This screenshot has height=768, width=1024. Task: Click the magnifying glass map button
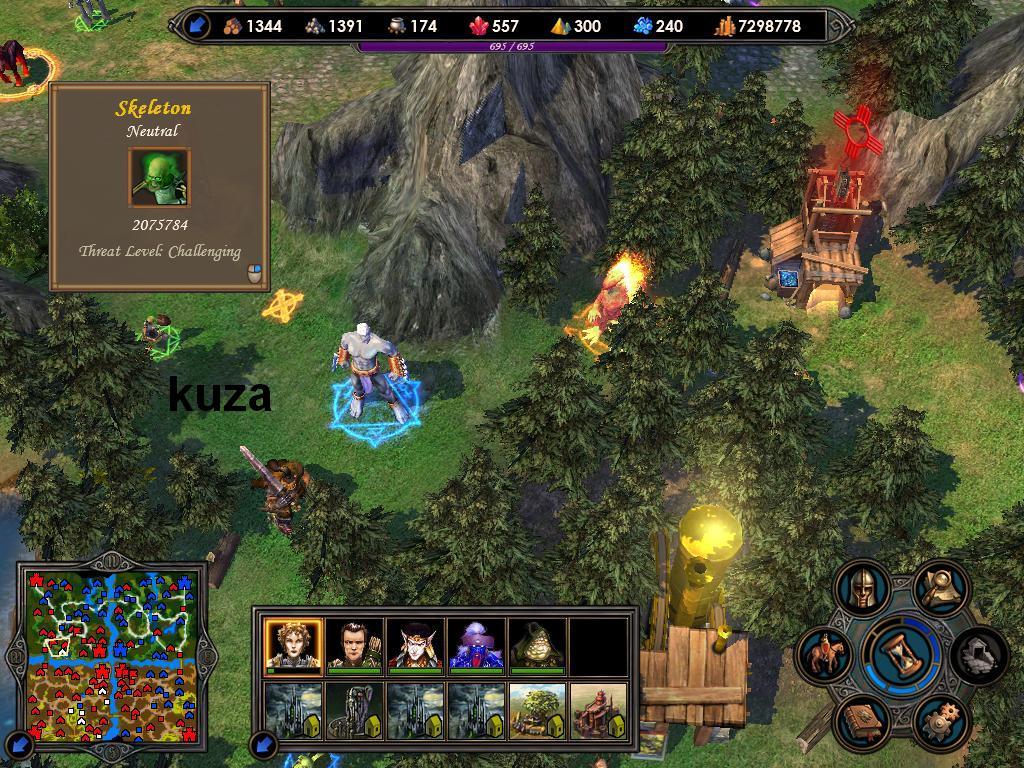[x=940, y=588]
